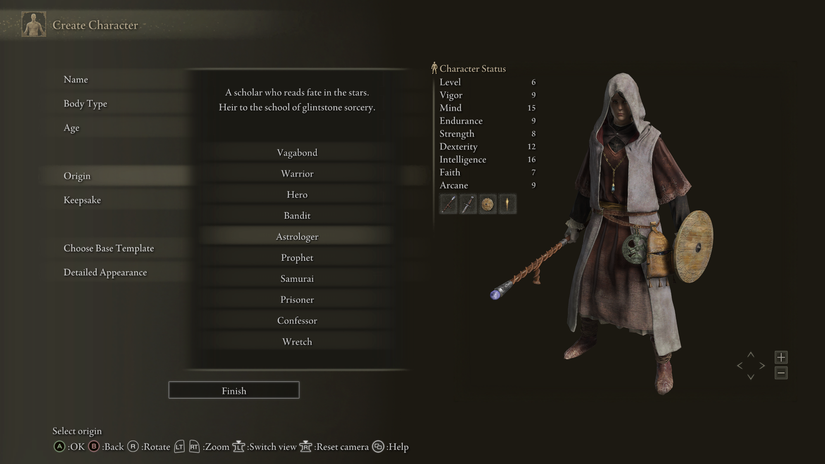Viewport: 825px width, 464px height.
Task: Pick the Wretch origin
Action: (297, 342)
